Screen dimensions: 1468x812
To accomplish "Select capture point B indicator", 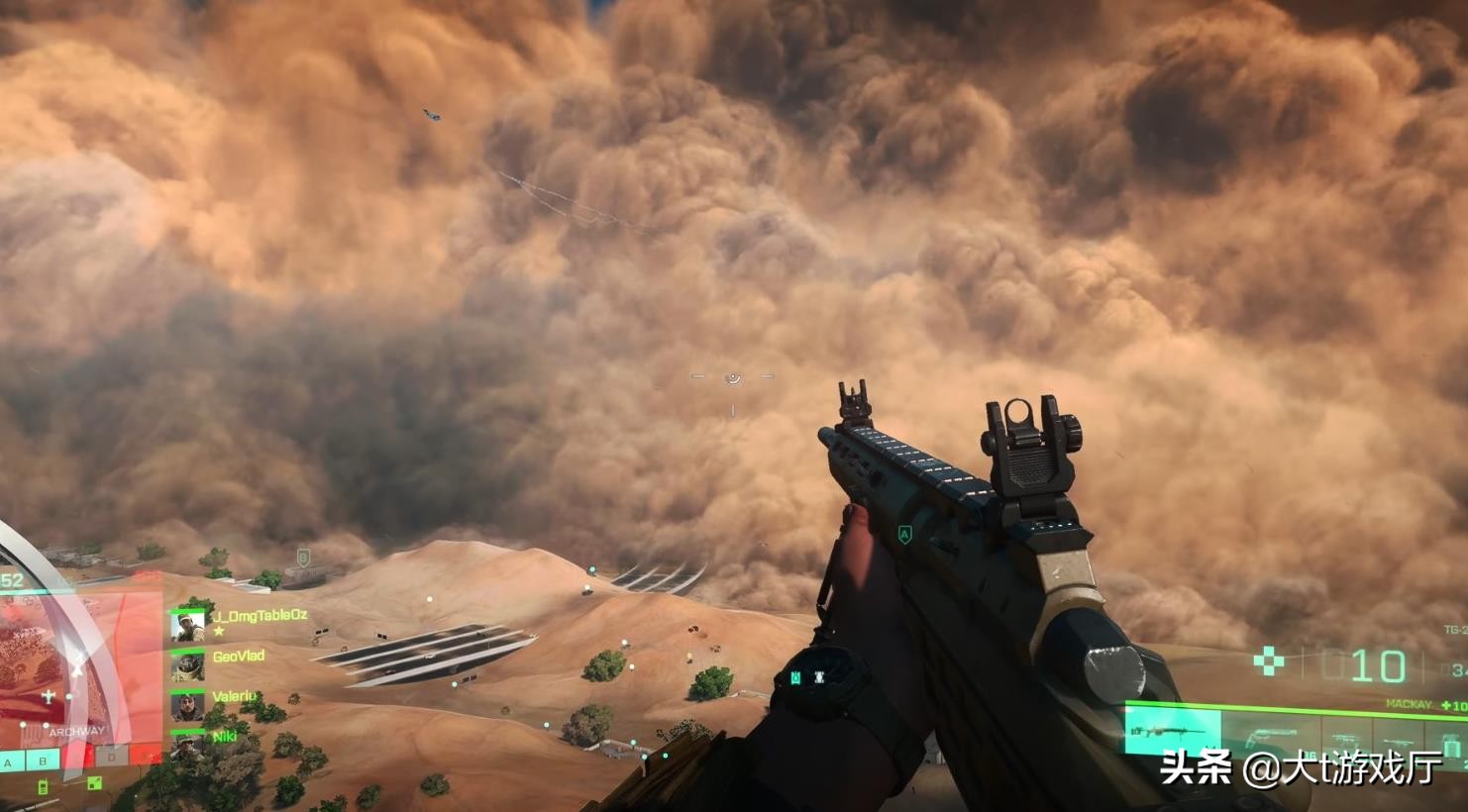I will point(43,761).
